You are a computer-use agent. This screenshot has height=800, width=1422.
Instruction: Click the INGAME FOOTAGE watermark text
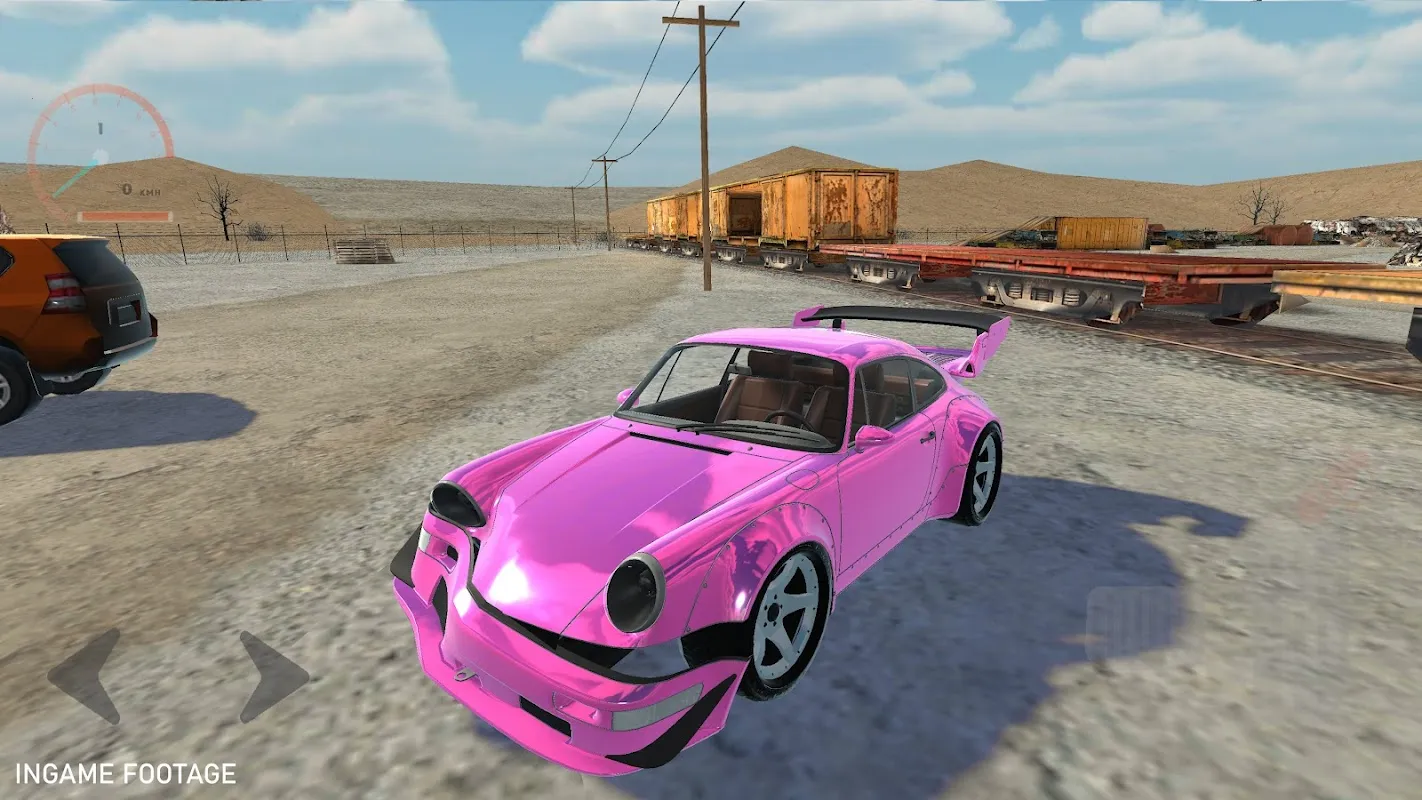125,771
